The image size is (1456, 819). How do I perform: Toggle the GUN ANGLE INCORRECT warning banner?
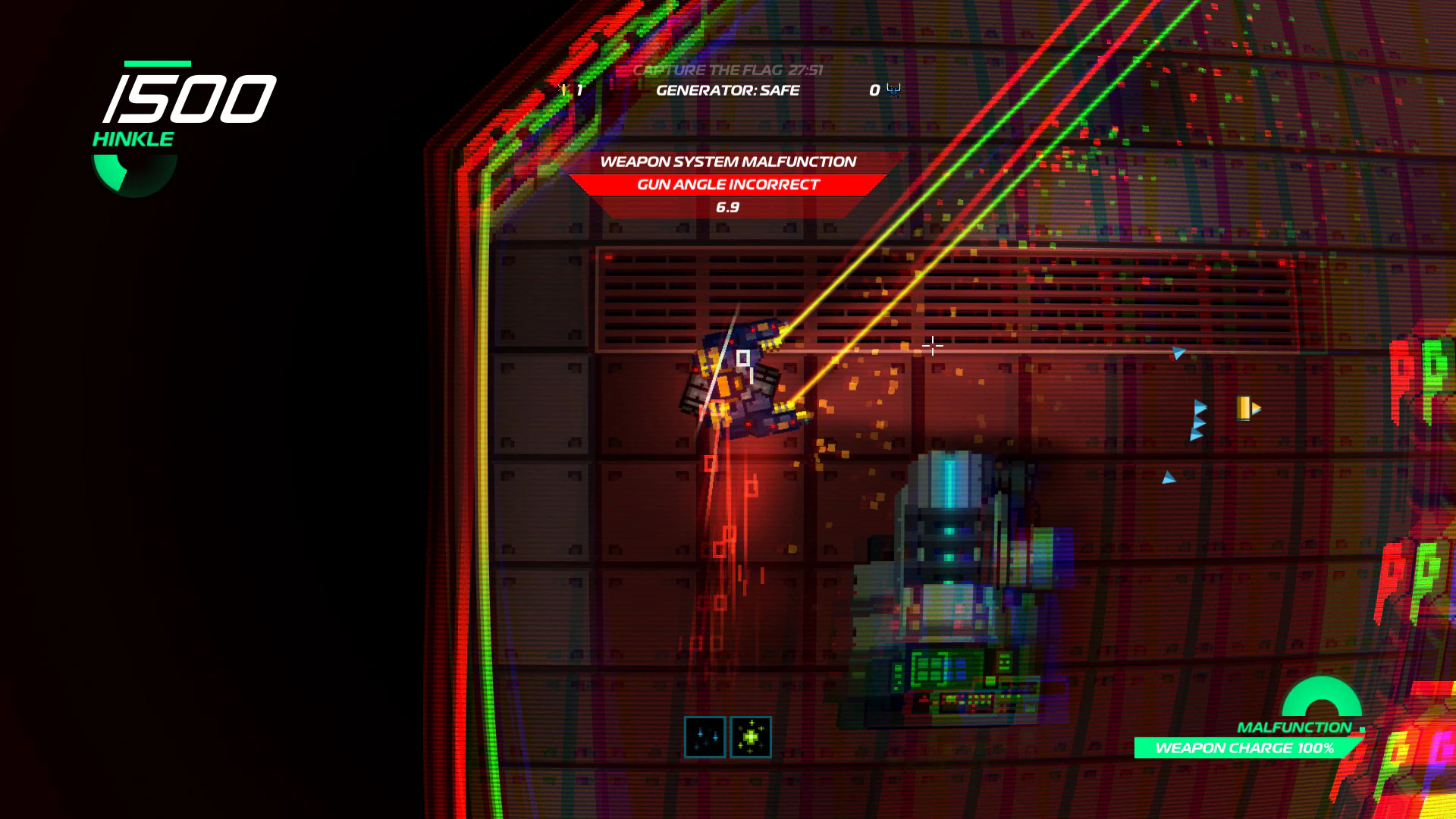tap(728, 184)
